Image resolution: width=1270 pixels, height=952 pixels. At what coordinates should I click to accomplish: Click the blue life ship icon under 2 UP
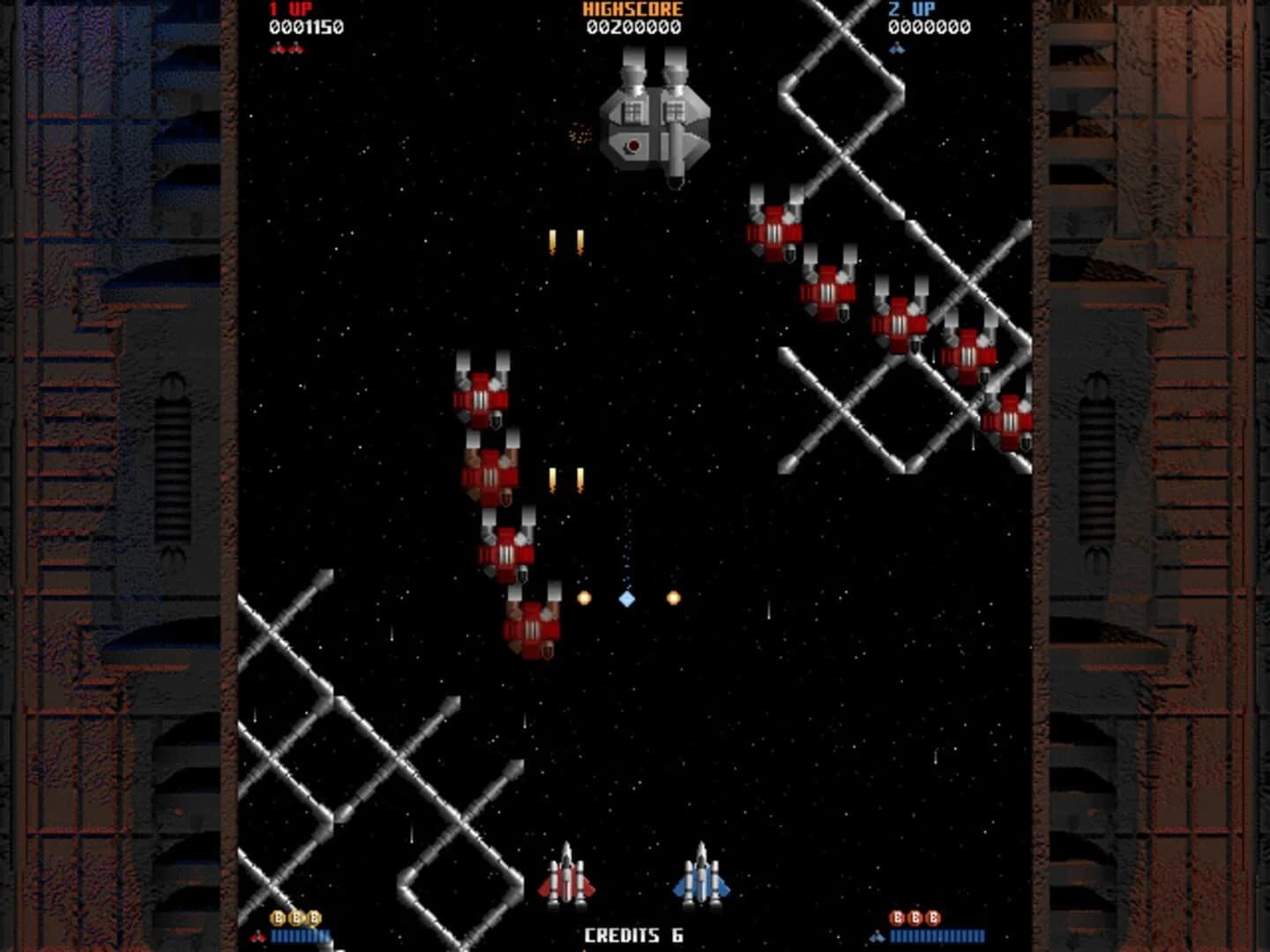coord(897,50)
